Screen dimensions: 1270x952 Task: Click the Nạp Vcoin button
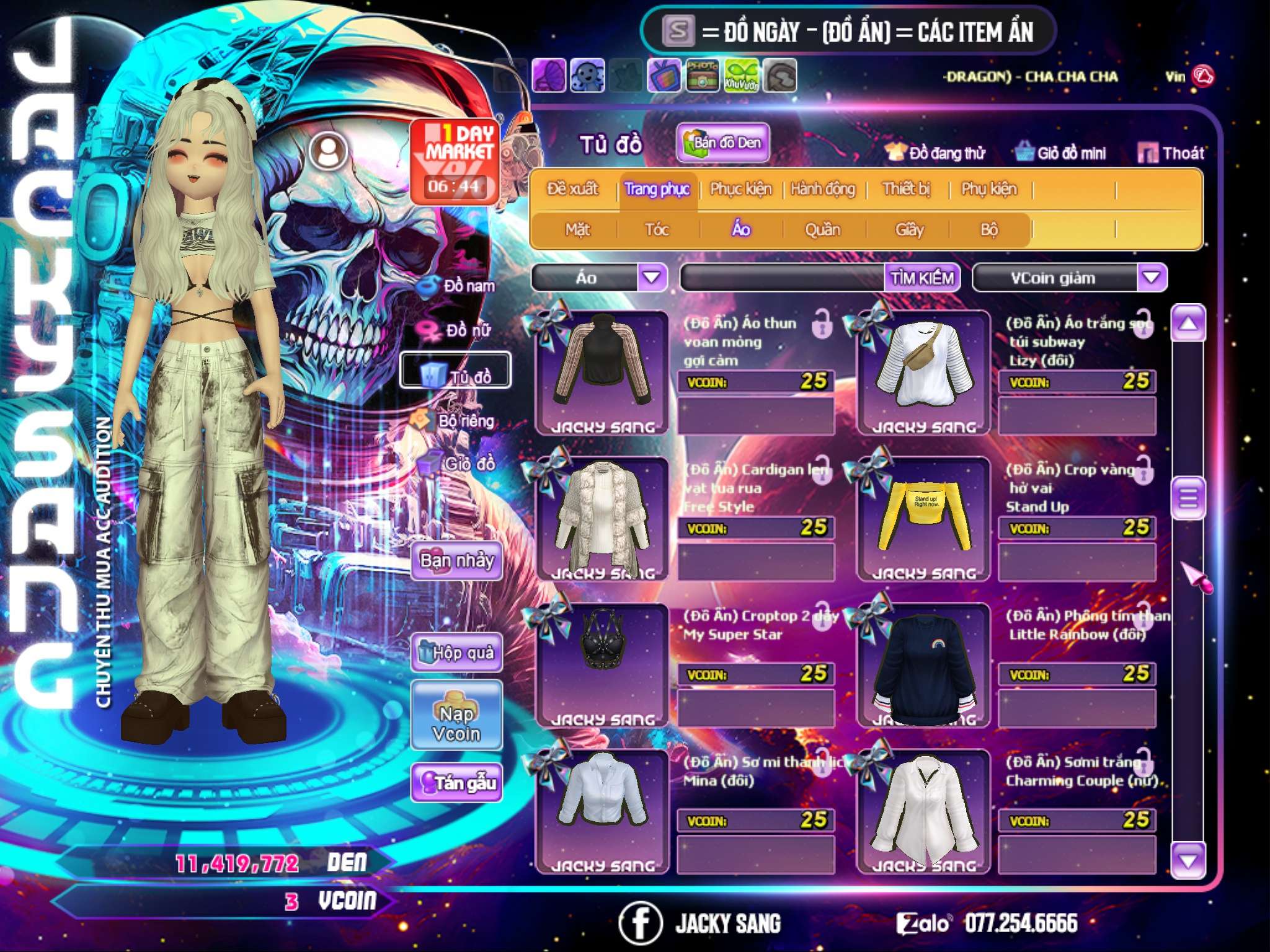pyautogui.click(x=456, y=723)
